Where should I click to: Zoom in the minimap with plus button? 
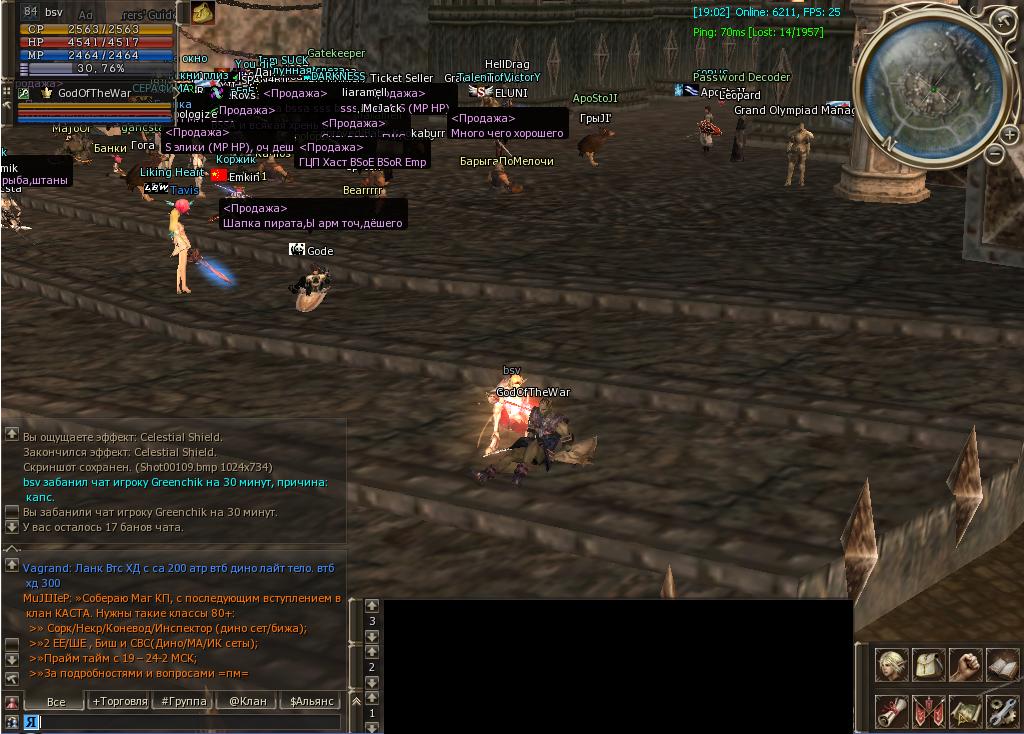pos(1010,135)
